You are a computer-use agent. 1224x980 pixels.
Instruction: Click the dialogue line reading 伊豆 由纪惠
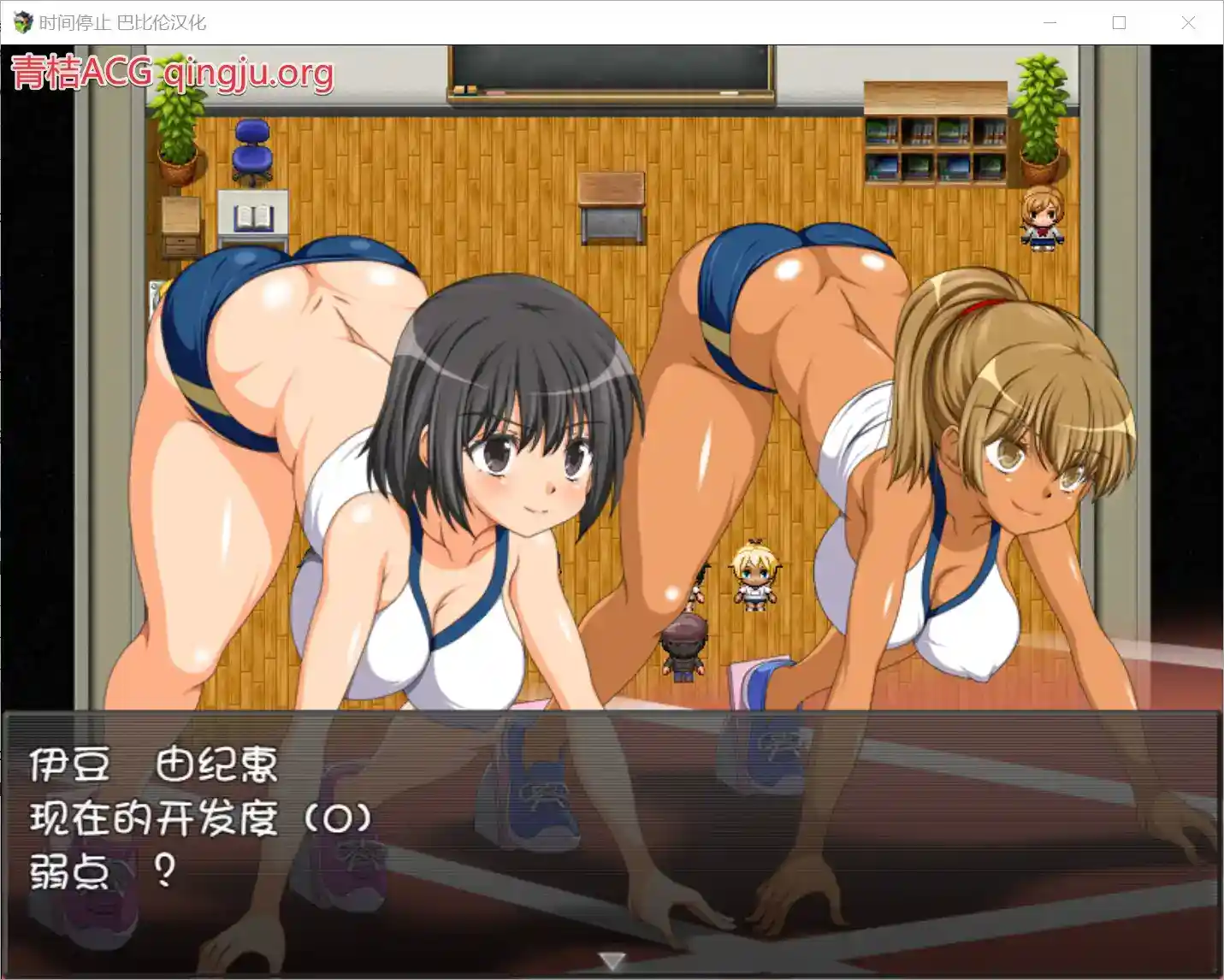[x=152, y=765]
